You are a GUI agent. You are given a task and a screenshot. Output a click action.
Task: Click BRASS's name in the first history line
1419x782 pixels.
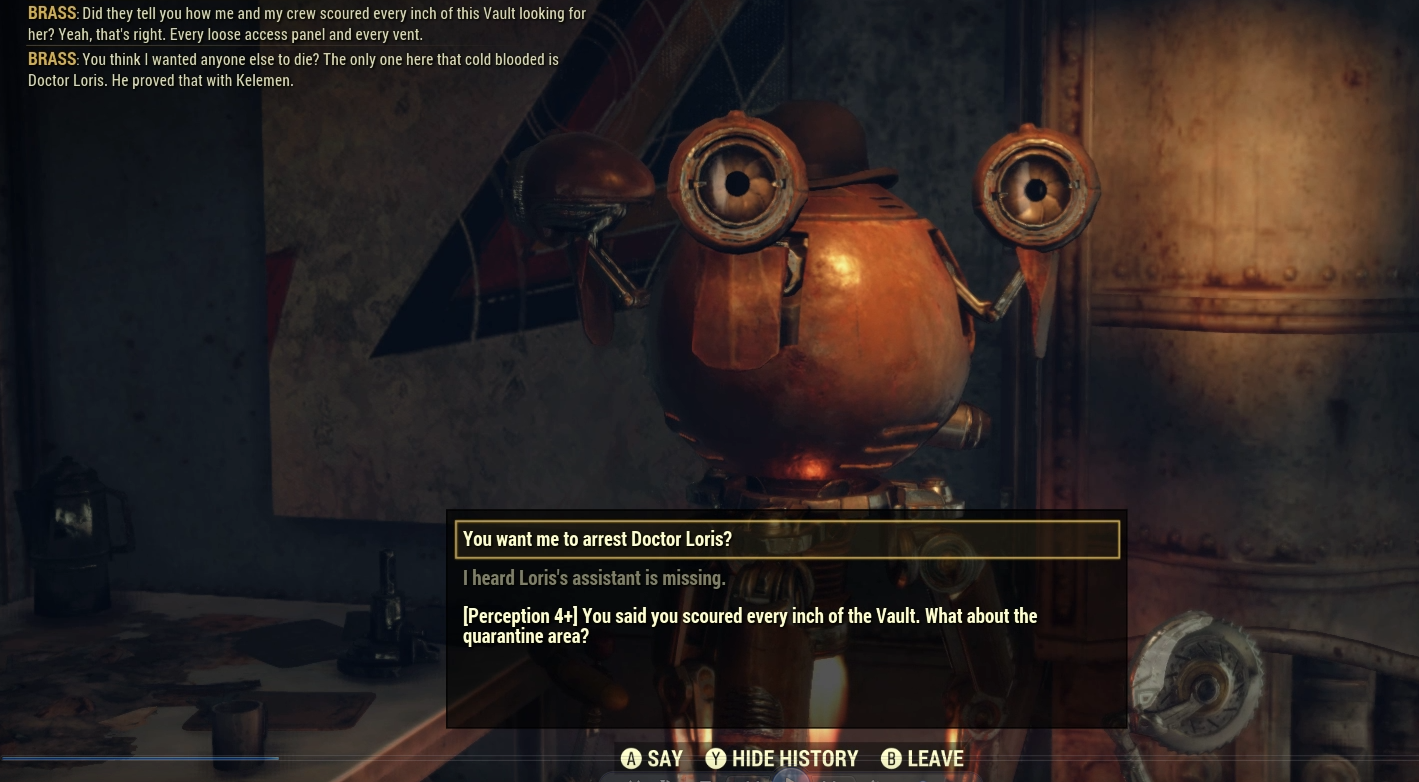pyautogui.click(x=51, y=13)
